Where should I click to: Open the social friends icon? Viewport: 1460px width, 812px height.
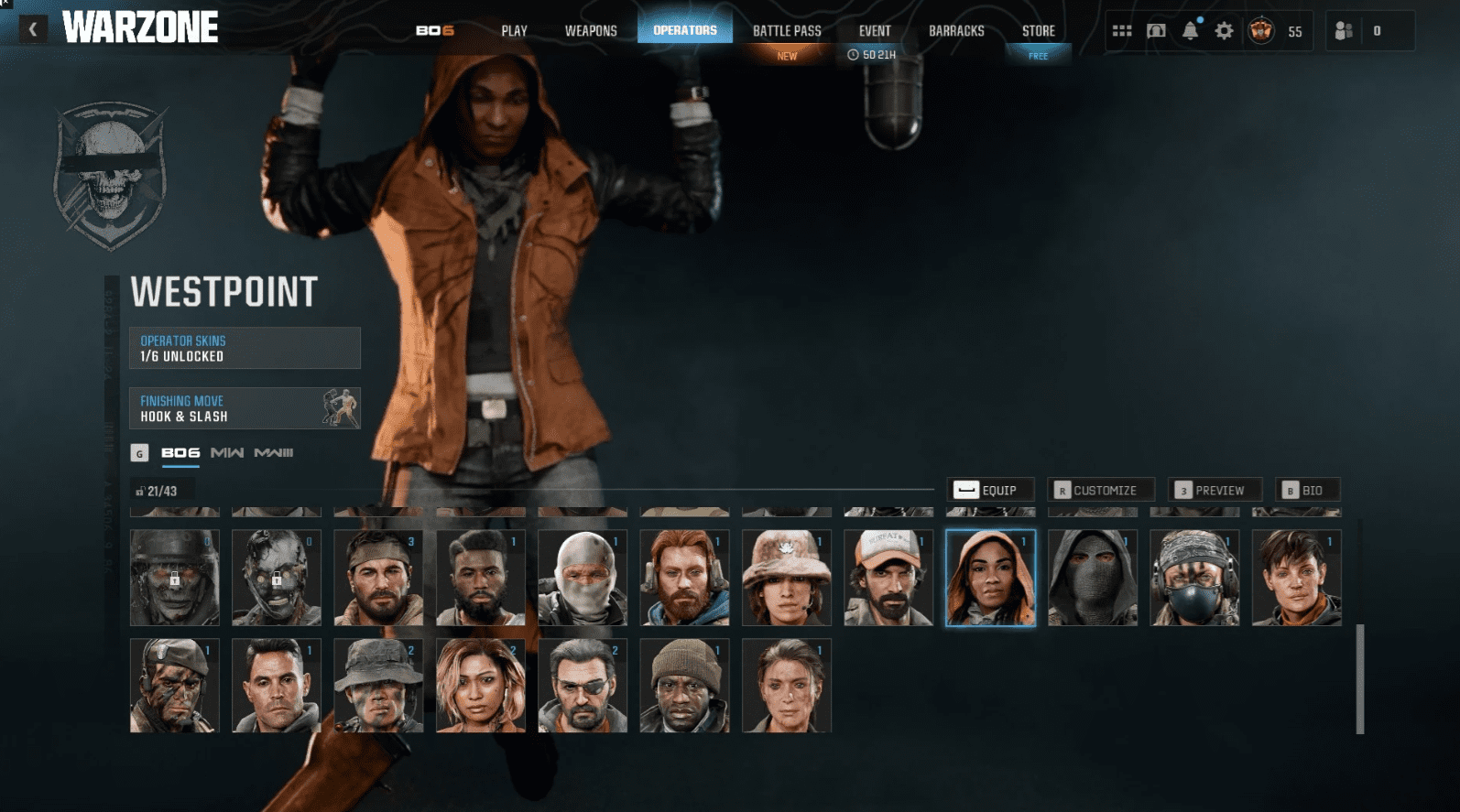pos(1345,30)
